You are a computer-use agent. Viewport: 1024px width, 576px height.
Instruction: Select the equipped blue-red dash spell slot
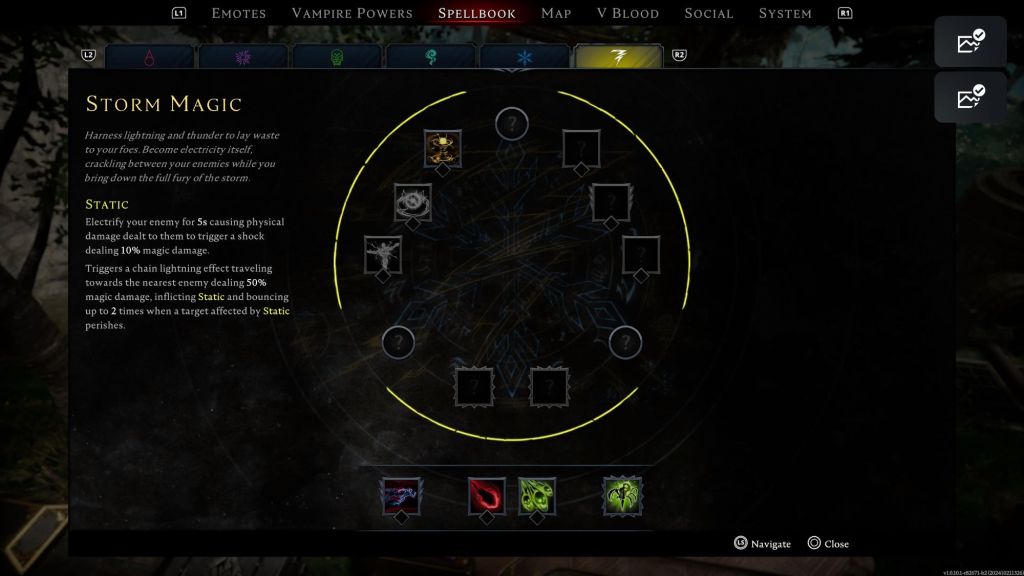(x=401, y=496)
